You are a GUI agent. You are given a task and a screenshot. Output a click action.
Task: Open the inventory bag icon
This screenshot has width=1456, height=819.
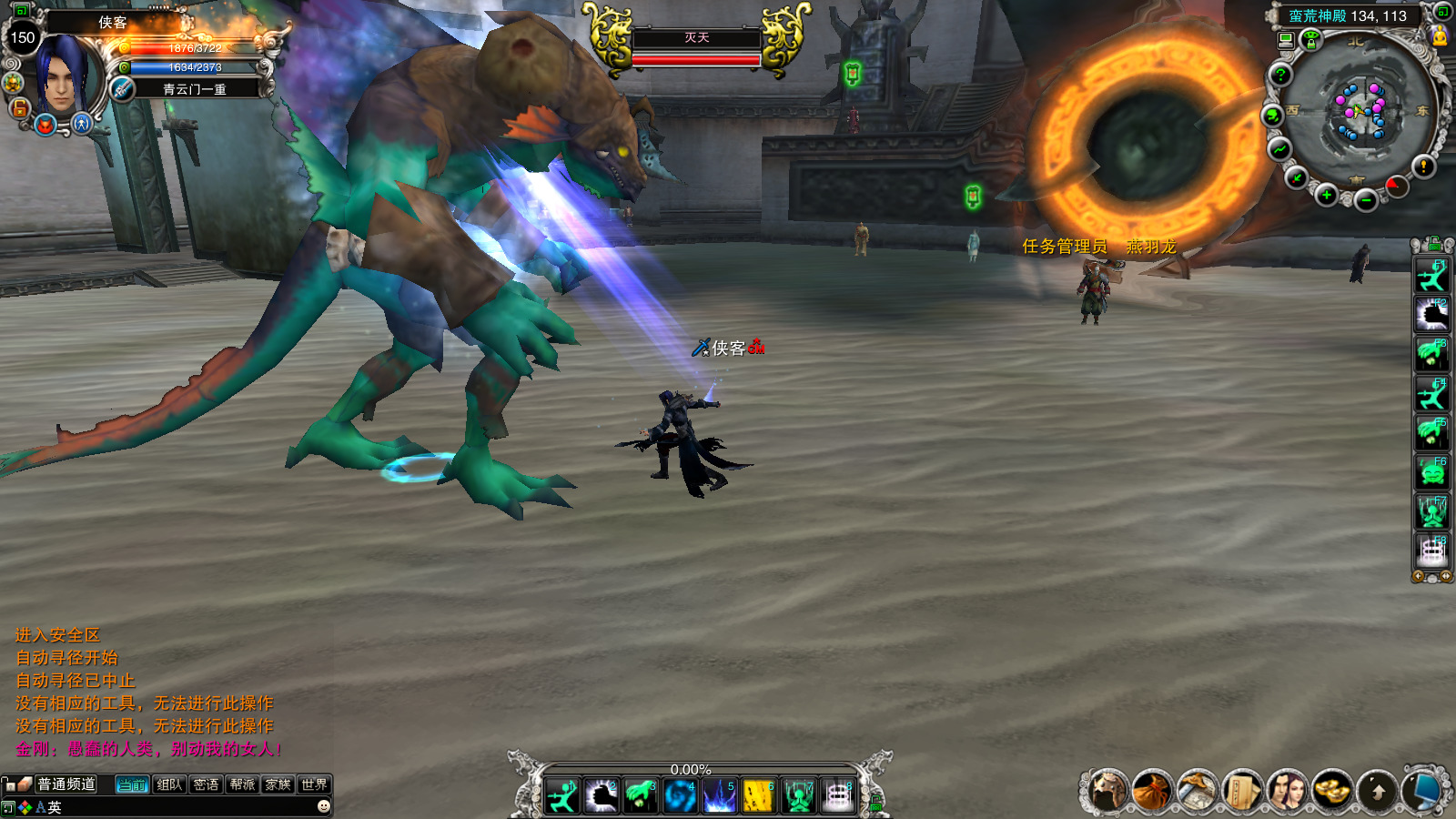pos(1152,791)
